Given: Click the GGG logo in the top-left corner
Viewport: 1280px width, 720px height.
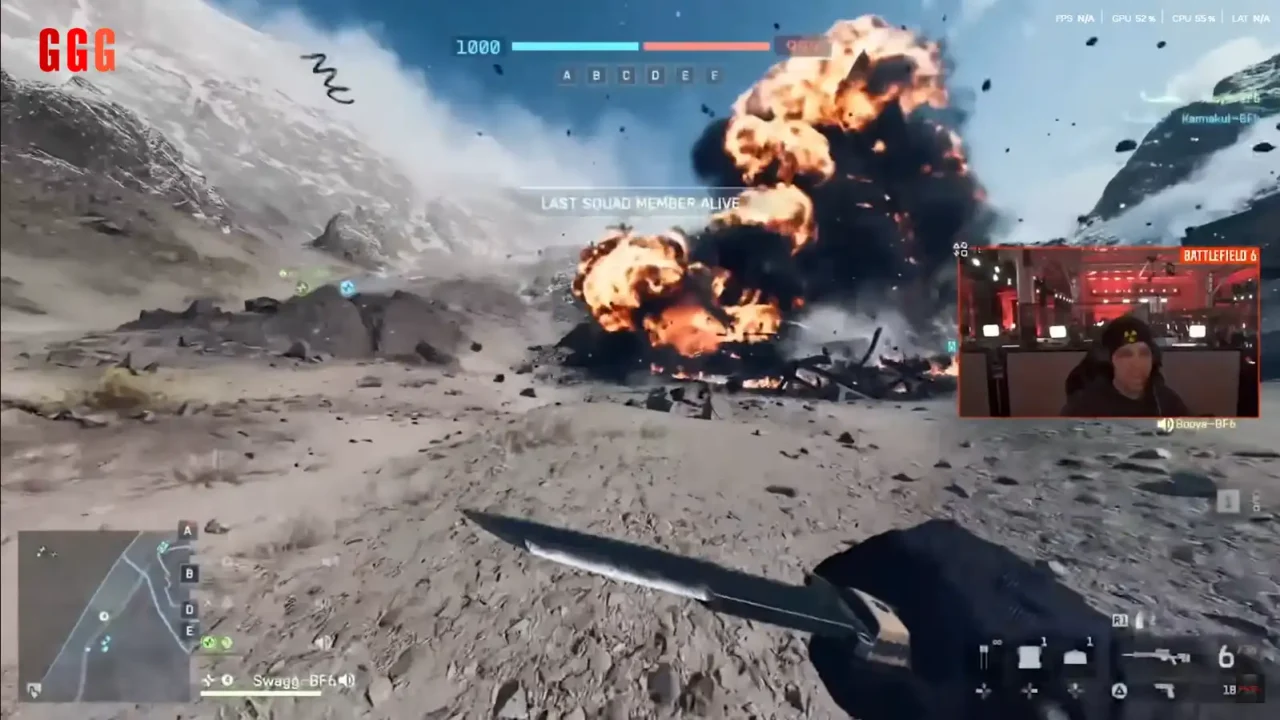Looking at the screenshot, I should tap(77, 51).
